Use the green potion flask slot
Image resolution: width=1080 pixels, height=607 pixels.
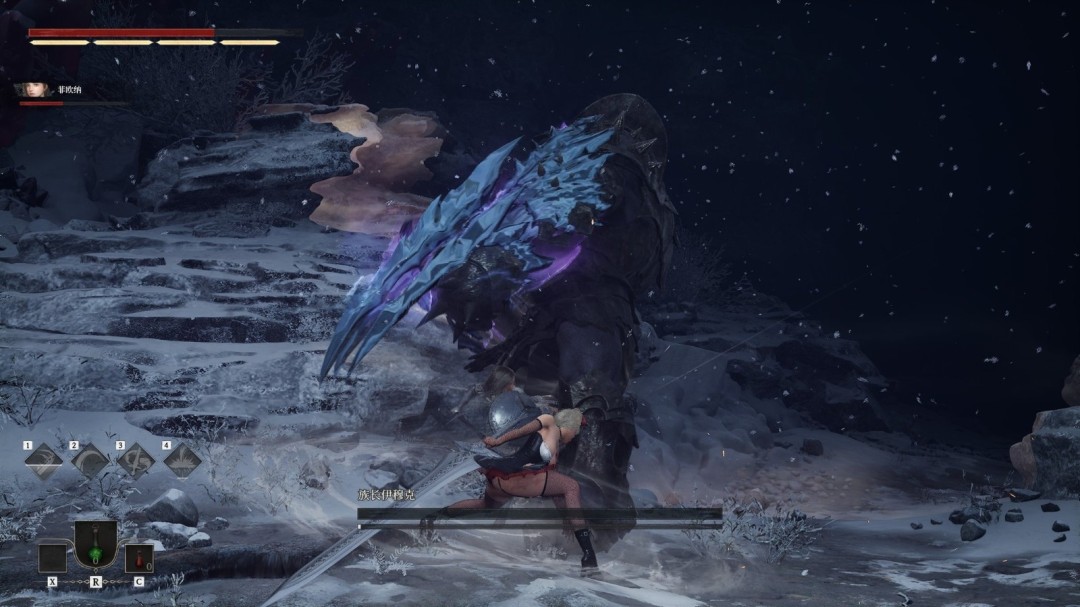[96, 545]
